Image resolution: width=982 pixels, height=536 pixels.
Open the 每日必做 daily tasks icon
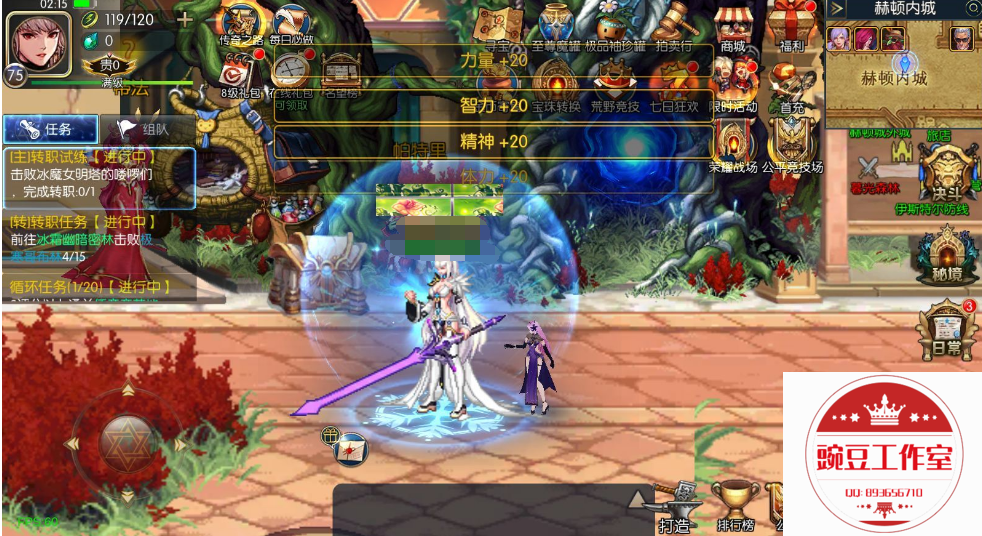click(291, 24)
